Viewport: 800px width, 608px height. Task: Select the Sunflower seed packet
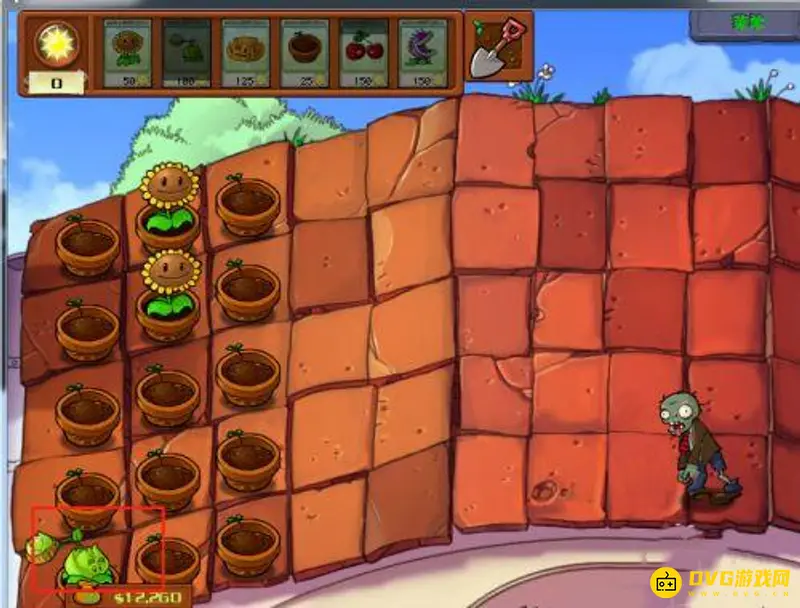tap(128, 54)
